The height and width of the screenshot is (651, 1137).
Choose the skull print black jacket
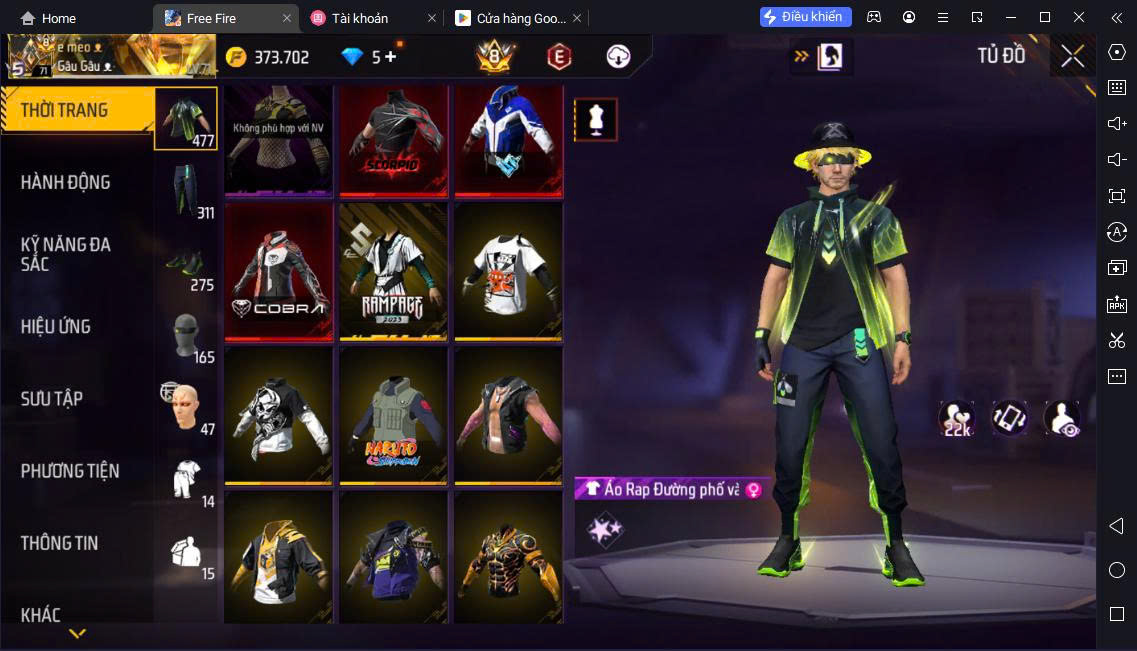(278, 415)
